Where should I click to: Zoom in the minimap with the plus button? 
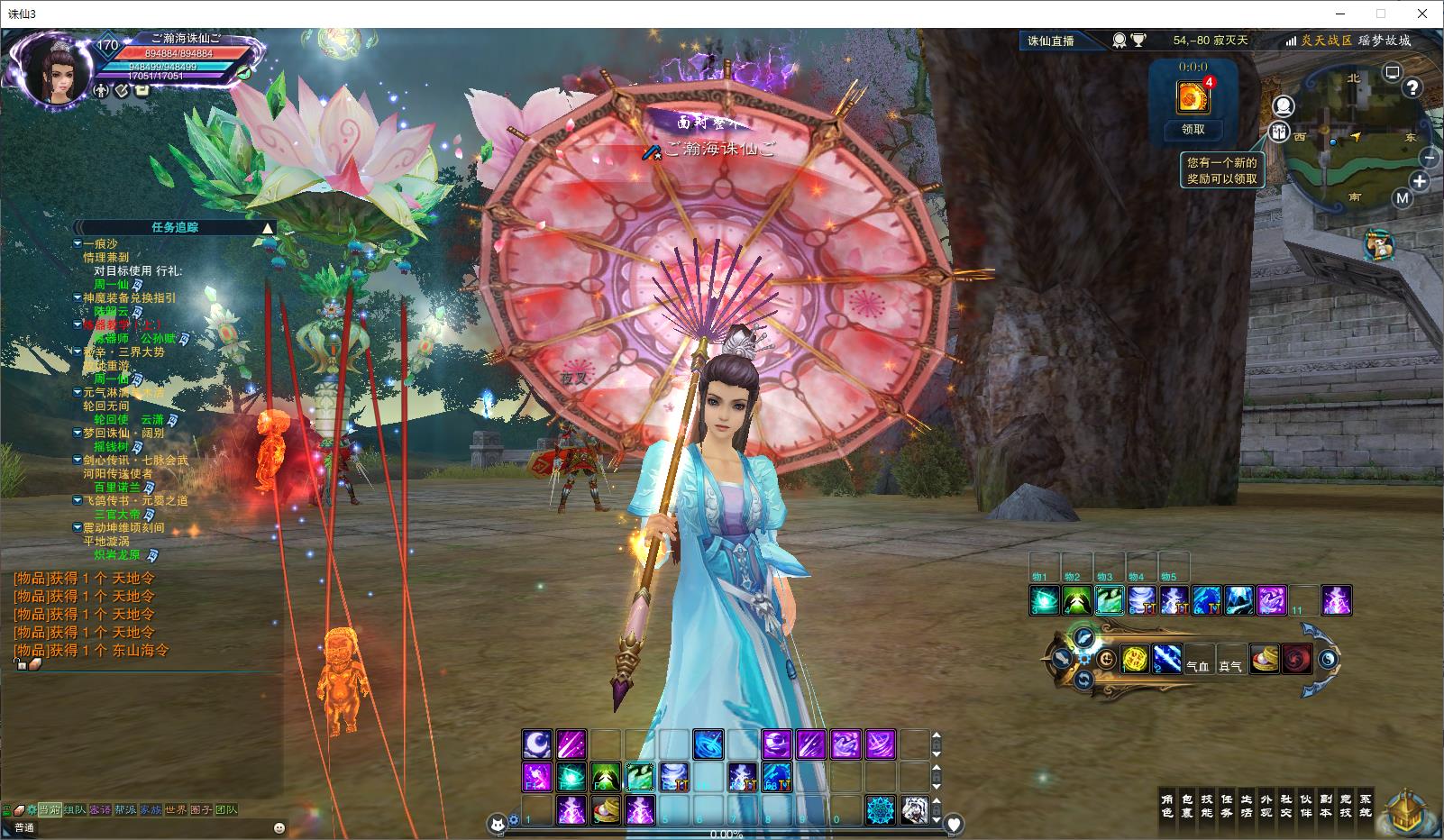click(1420, 181)
